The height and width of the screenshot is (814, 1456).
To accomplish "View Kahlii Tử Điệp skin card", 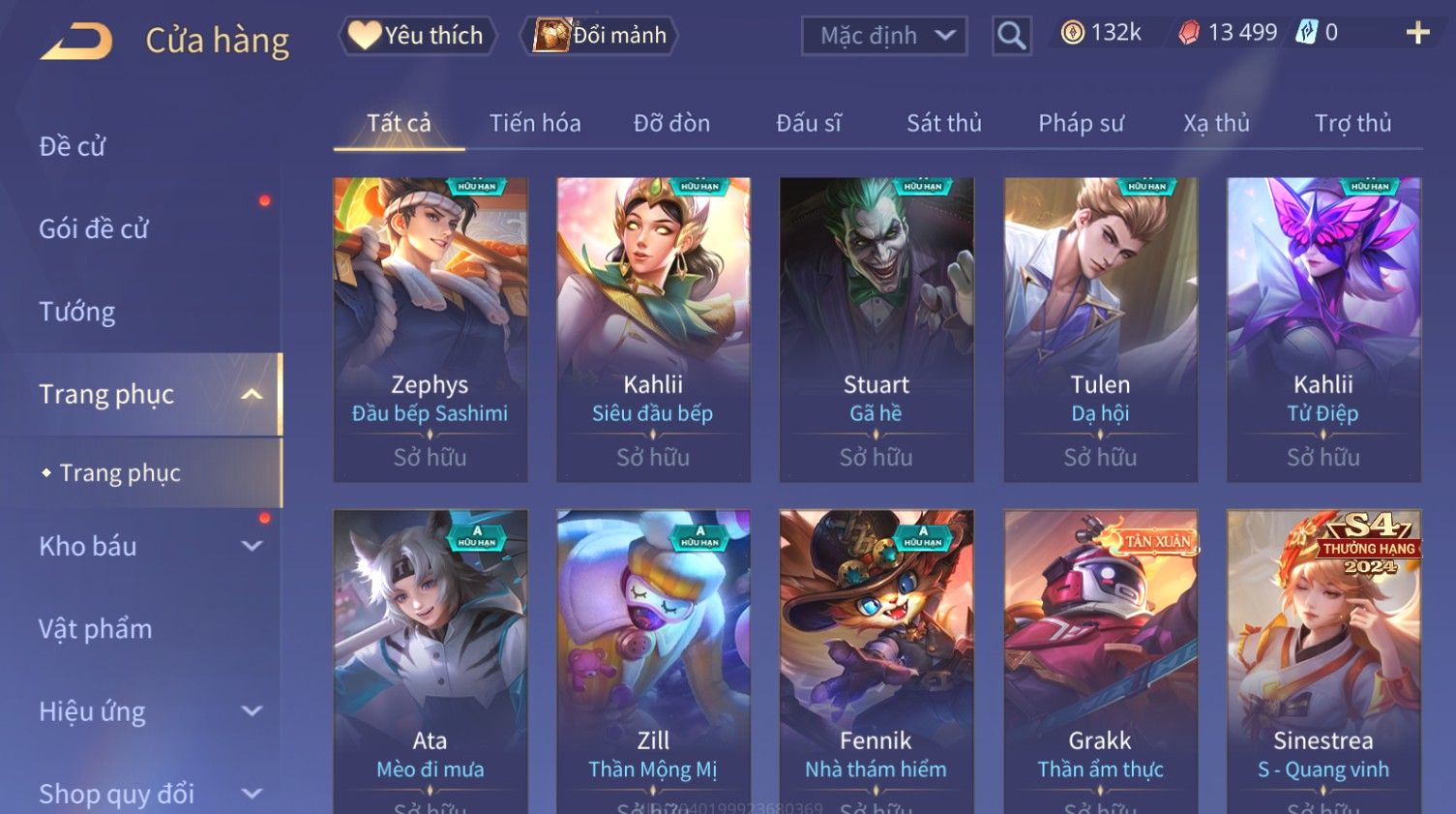I will 1323,329.
